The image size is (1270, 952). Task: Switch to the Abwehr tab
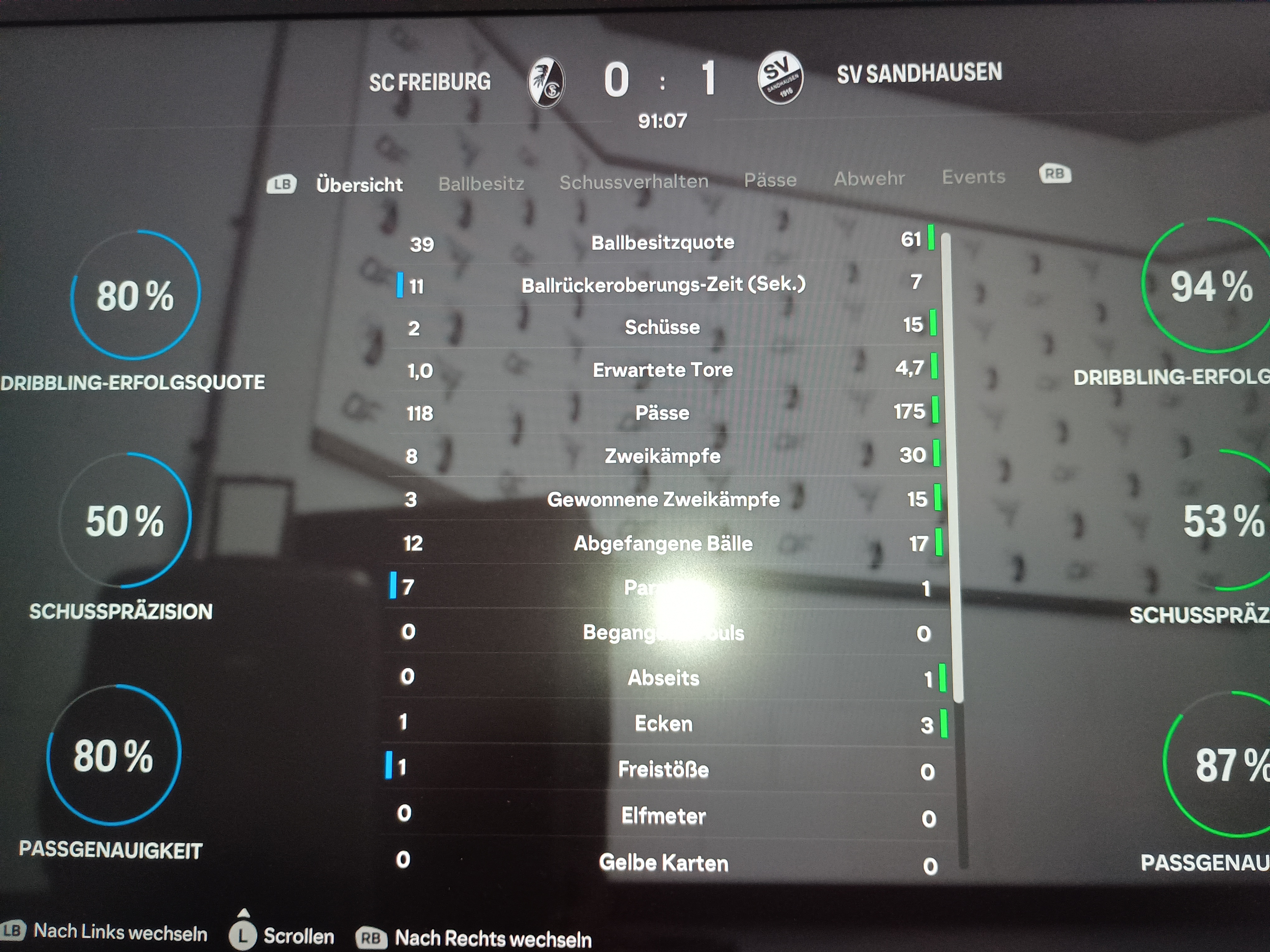pyautogui.click(x=869, y=179)
